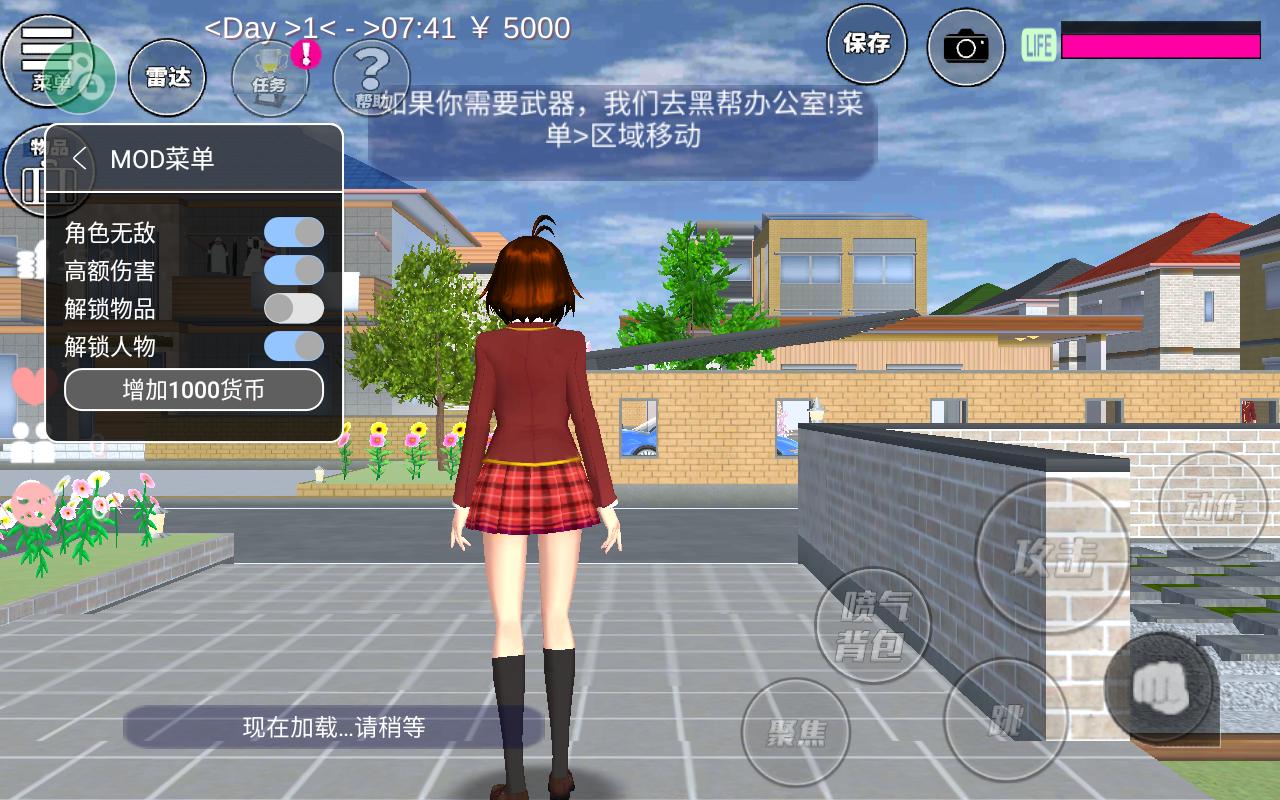Tap the fist punch icon

click(x=1160, y=687)
